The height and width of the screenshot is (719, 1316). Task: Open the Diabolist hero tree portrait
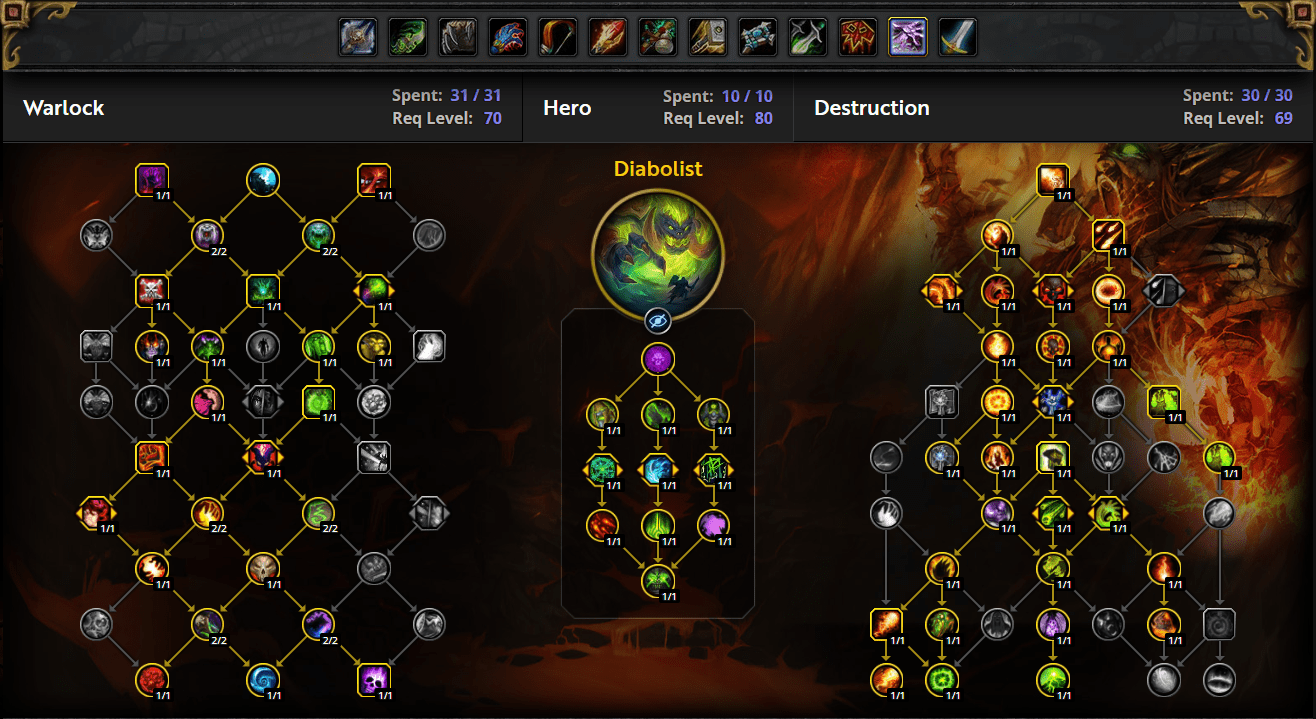click(x=657, y=249)
